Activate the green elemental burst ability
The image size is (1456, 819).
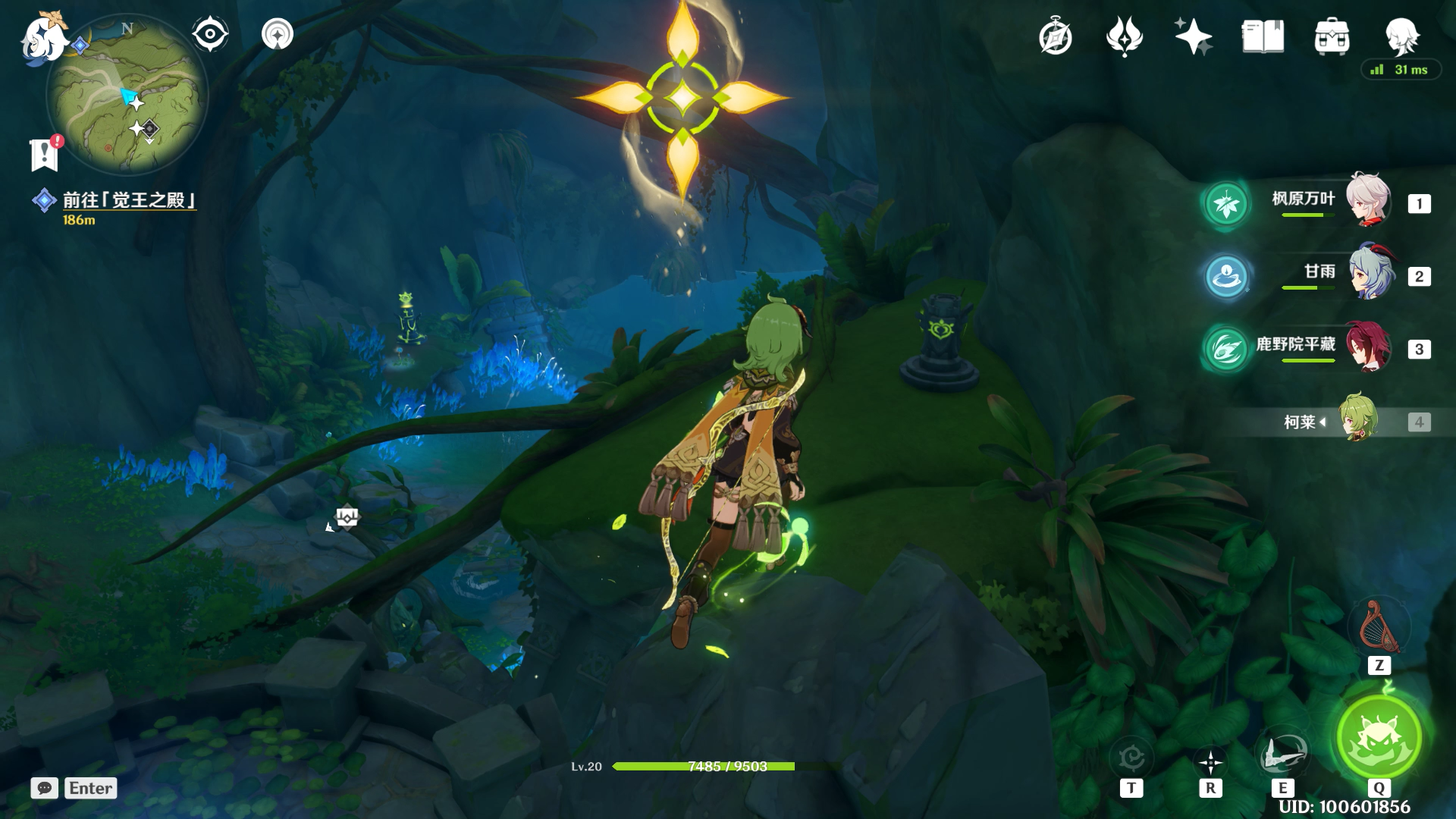coord(1379,737)
